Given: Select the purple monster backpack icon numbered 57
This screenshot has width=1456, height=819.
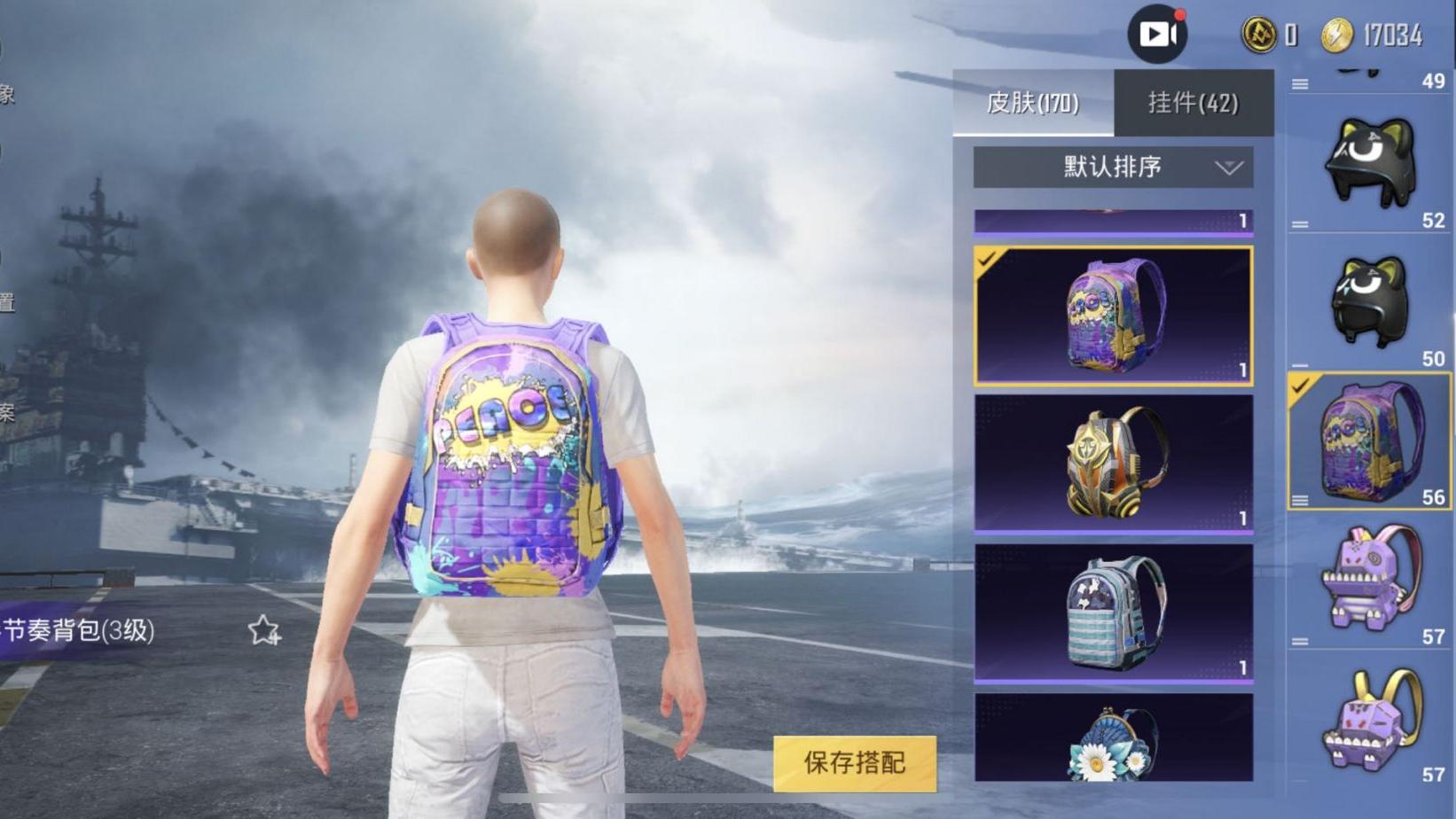Looking at the screenshot, I should (x=1368, y=577).
